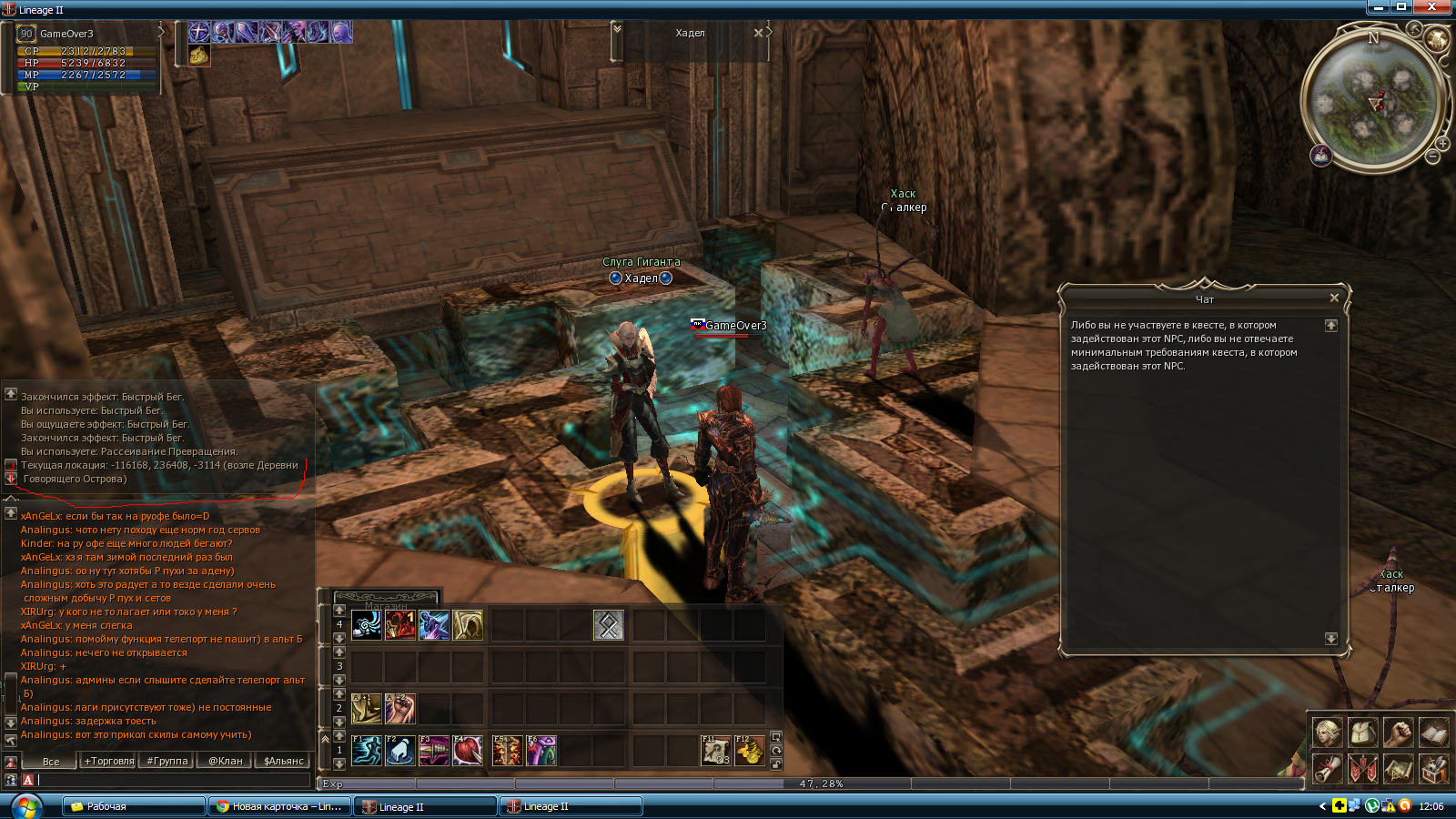Switch to the +Торговля chat tab
This screenshot has width=1456, height=819.
(x=109, y=761)
